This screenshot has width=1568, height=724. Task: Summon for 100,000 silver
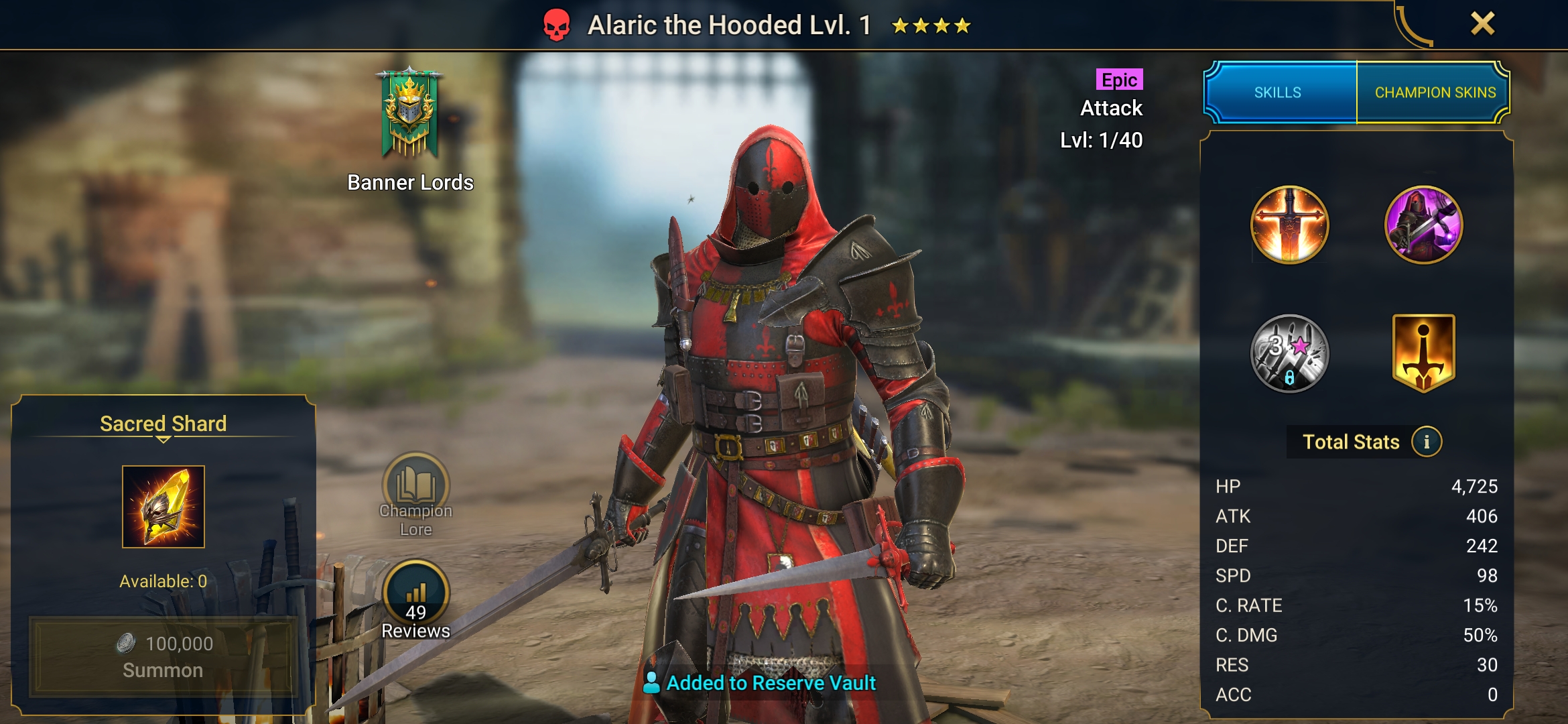coord(163,656)
